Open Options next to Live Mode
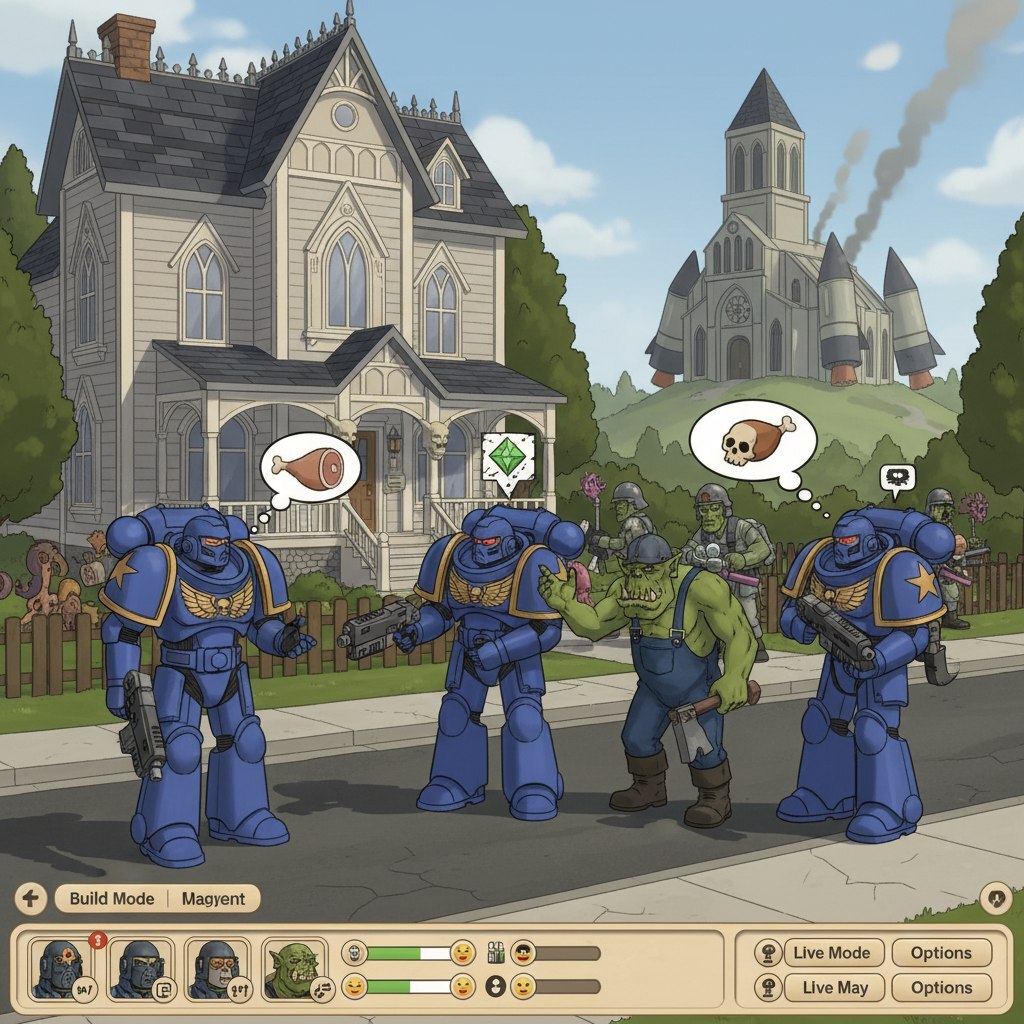1024x1024 pixels. (941, 952)
